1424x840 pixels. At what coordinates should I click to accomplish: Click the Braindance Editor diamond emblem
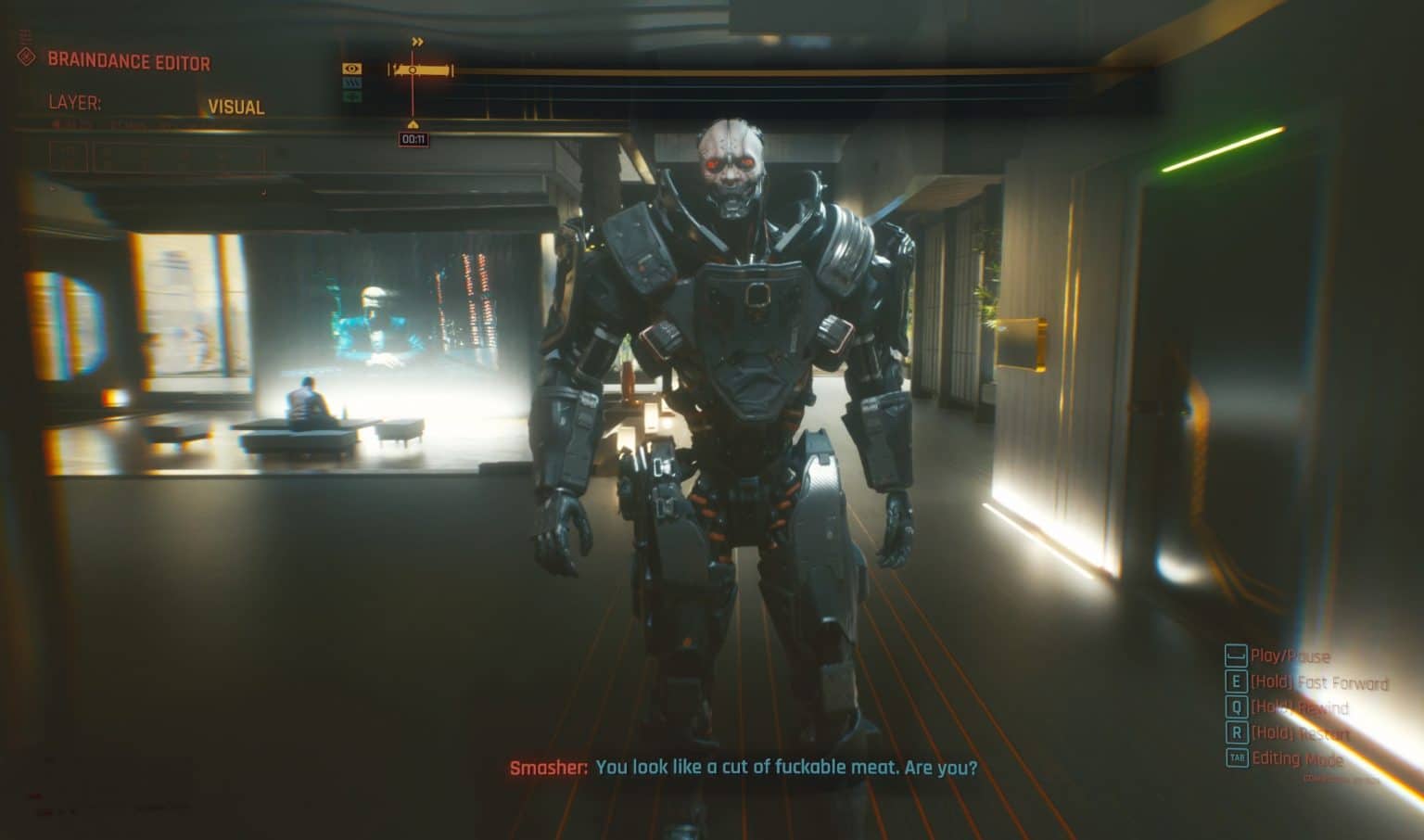pyautogui.click(x=25, y=61)
